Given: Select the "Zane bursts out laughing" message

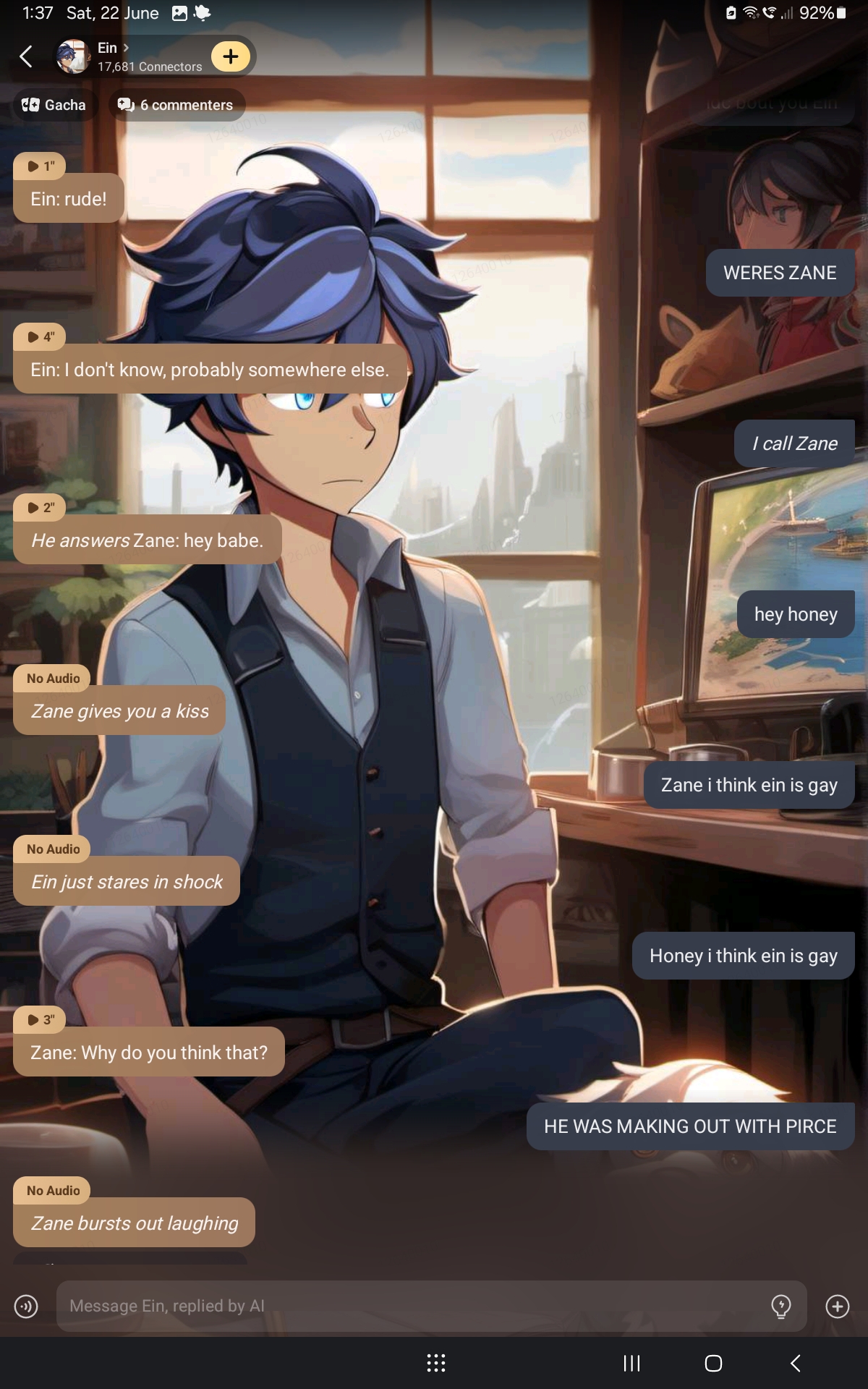Looking at the screenshot, I should click(x=135, y=1223).
